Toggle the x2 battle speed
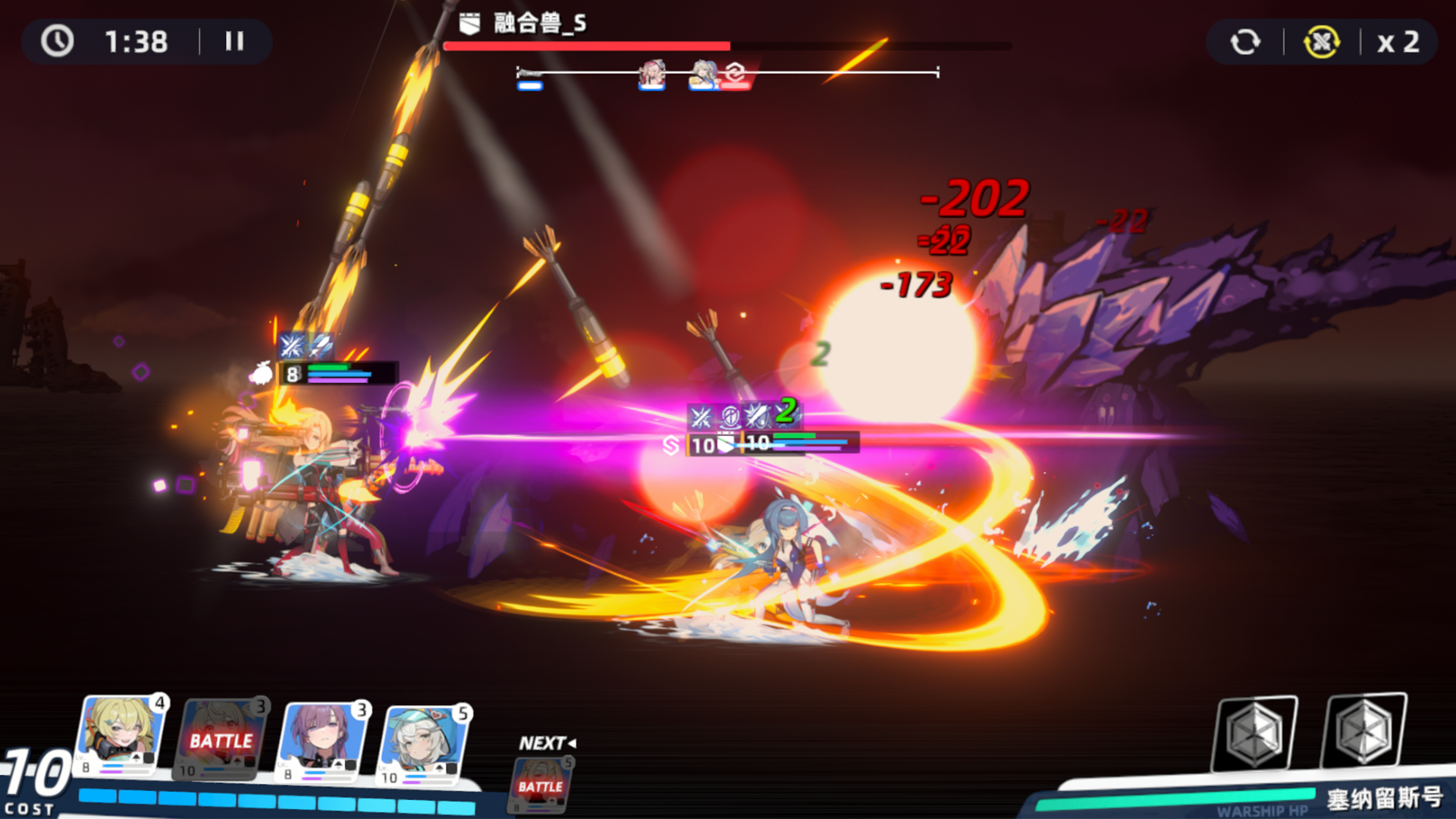1456x819 pixels. tap(1398, 42)
